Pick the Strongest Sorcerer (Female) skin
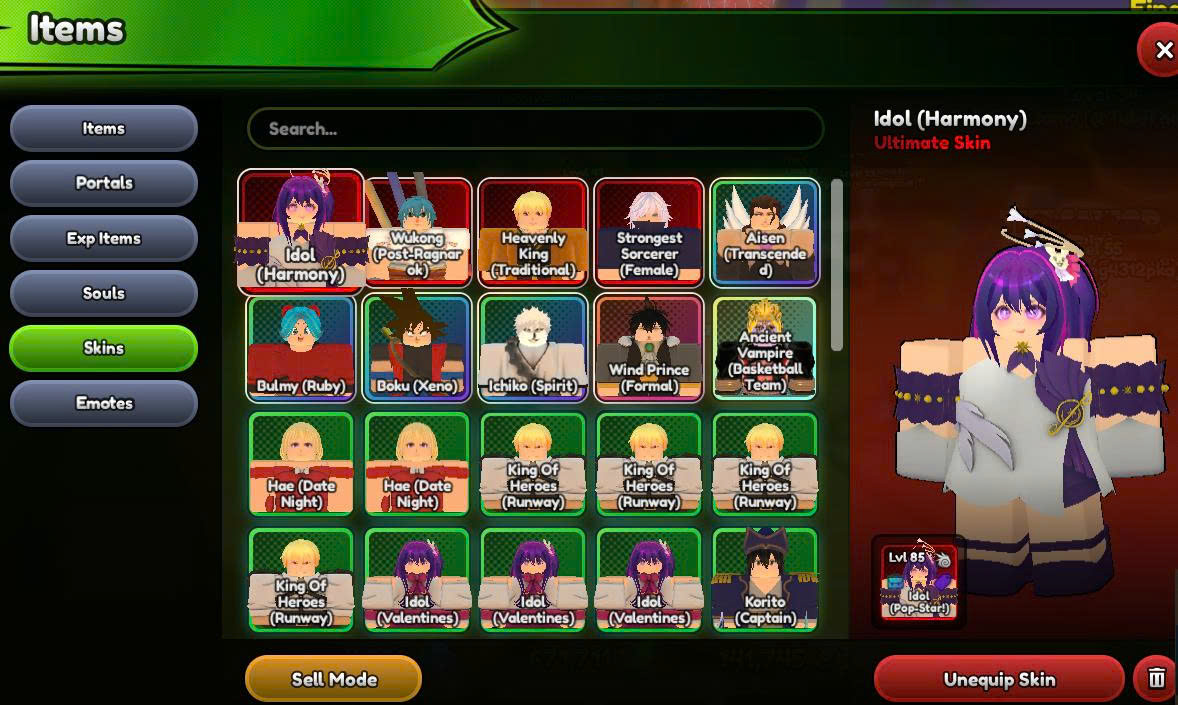Viewport: 1178px width, 705px height. pyautogui.click(x=649, y=232)
